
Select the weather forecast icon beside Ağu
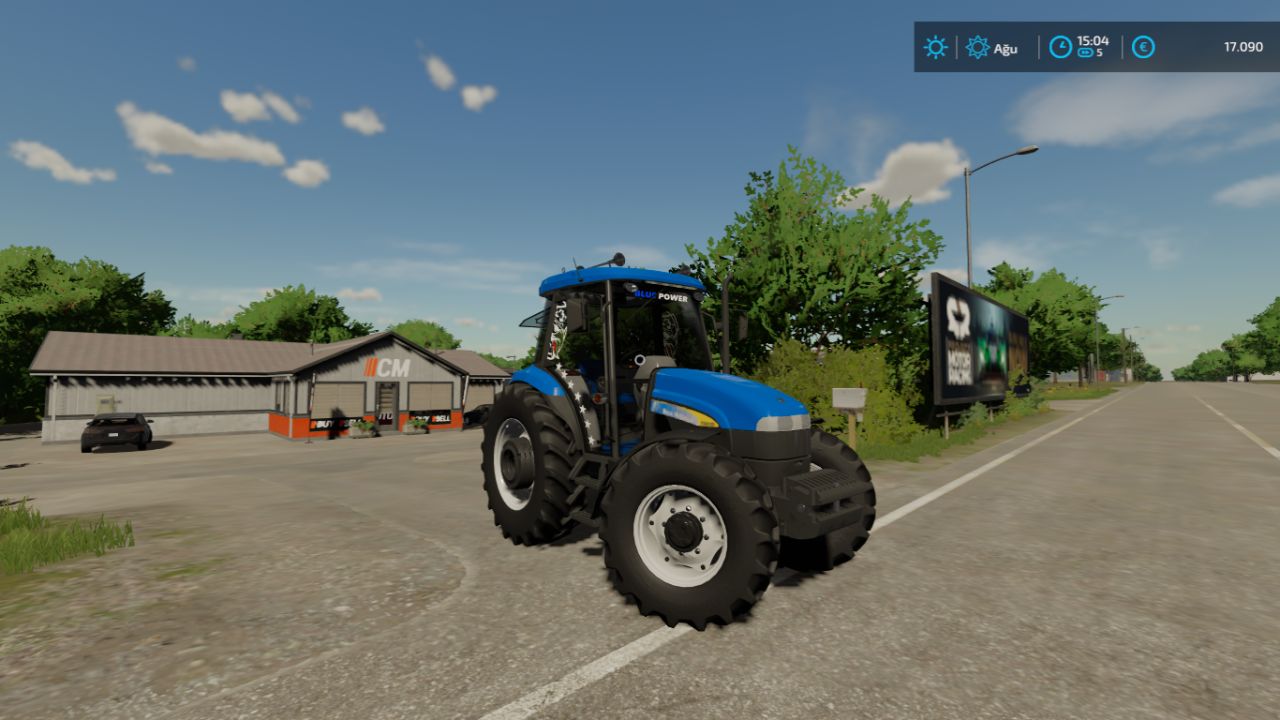(x=977, y=46)
